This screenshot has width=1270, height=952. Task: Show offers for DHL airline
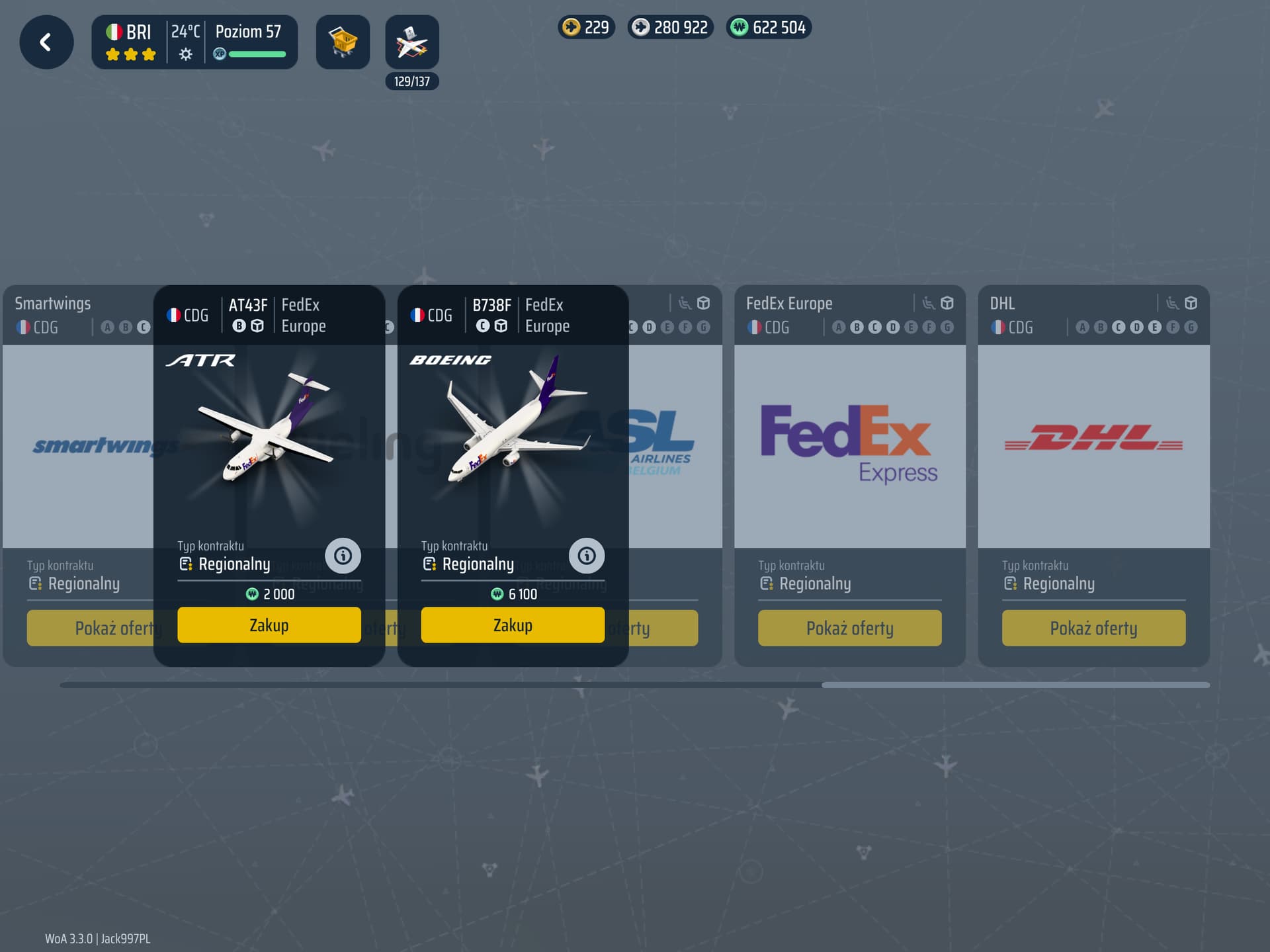pos(1093,628)
